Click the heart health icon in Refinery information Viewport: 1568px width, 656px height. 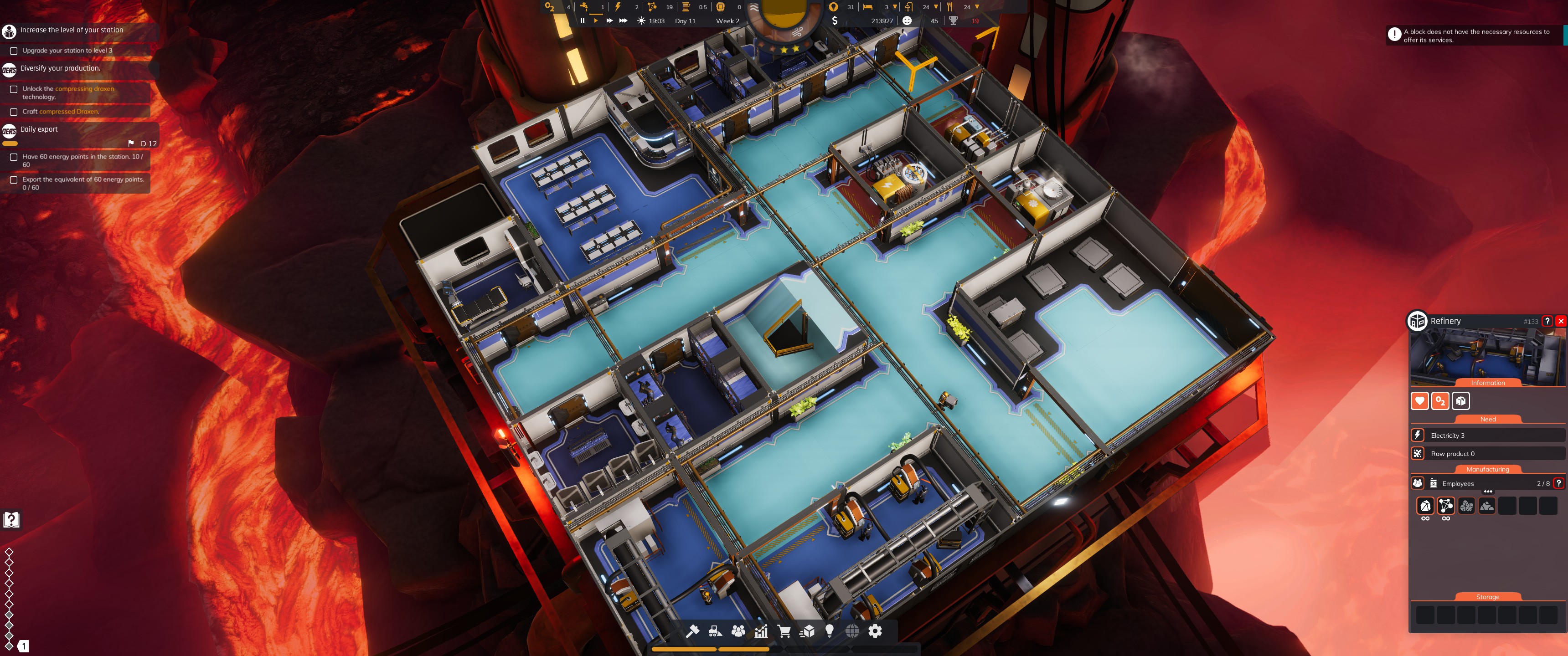(x=1419, y=401)
